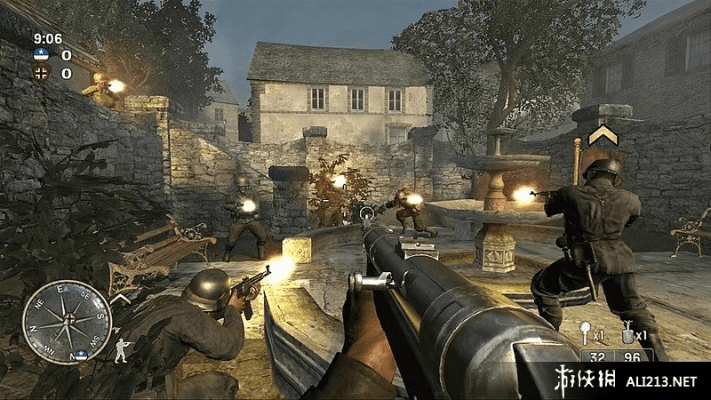This screenshot has width=711, height=400.
Task: Click the compass minimap
Action: [67, 322]
